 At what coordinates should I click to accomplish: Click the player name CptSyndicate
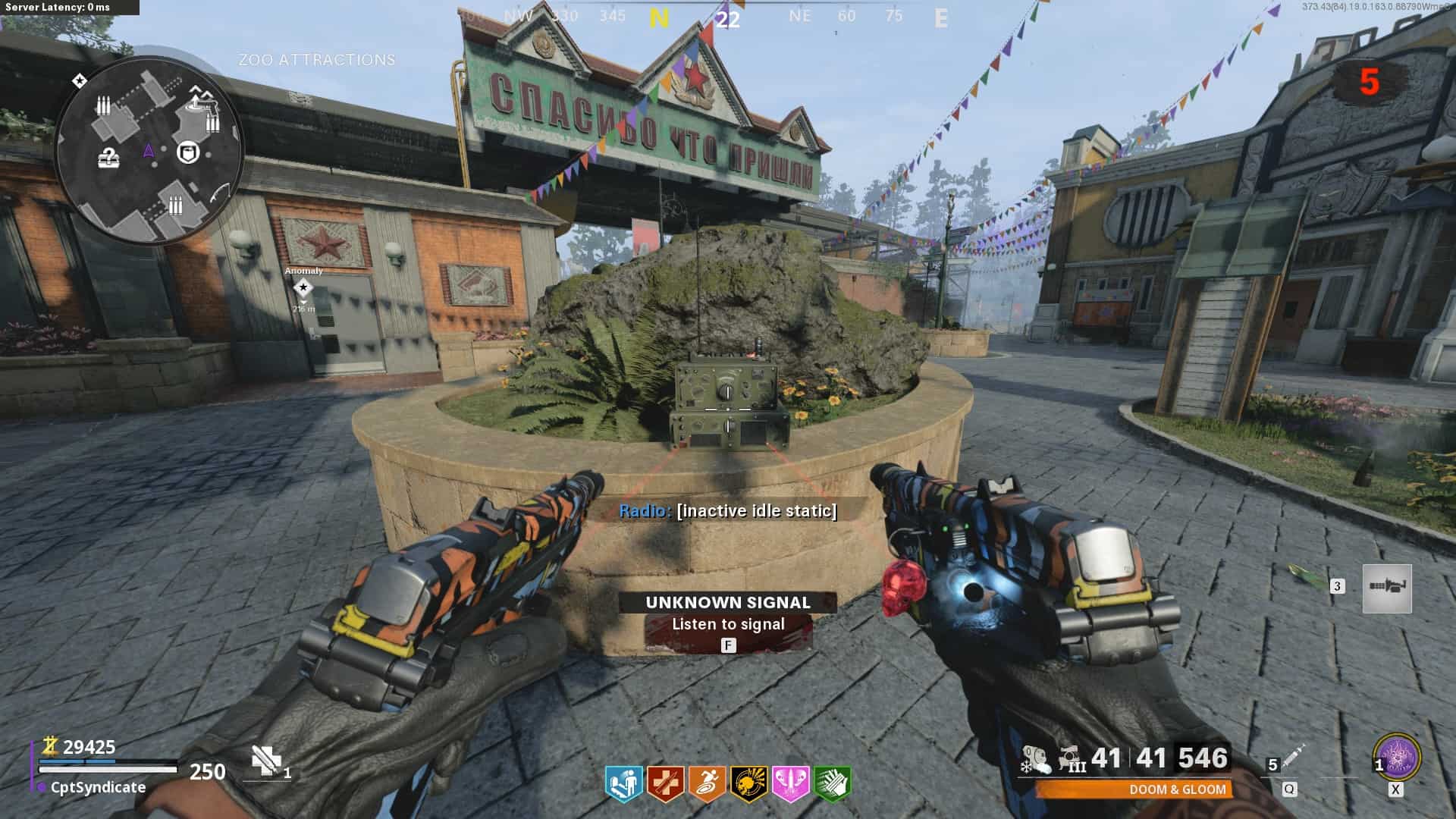point(98,787)
